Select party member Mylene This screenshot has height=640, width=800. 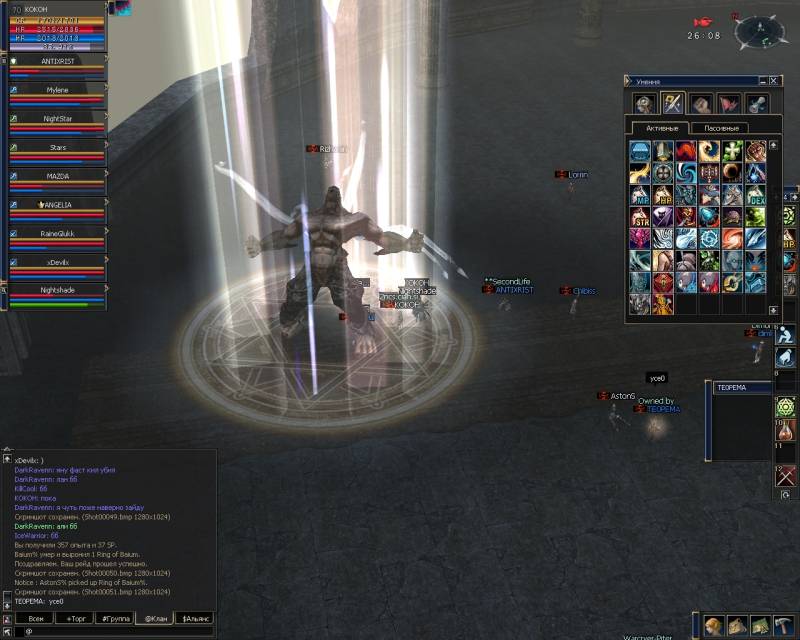[x=57, y=90]
